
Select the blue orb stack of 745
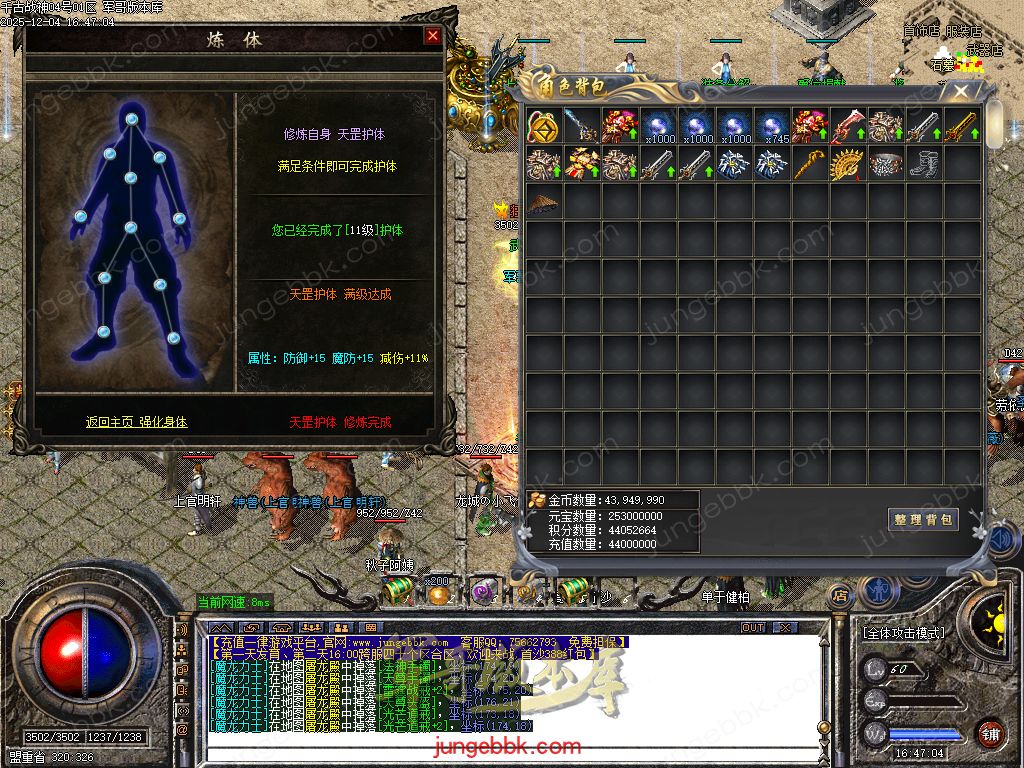(x=771, y=126)
